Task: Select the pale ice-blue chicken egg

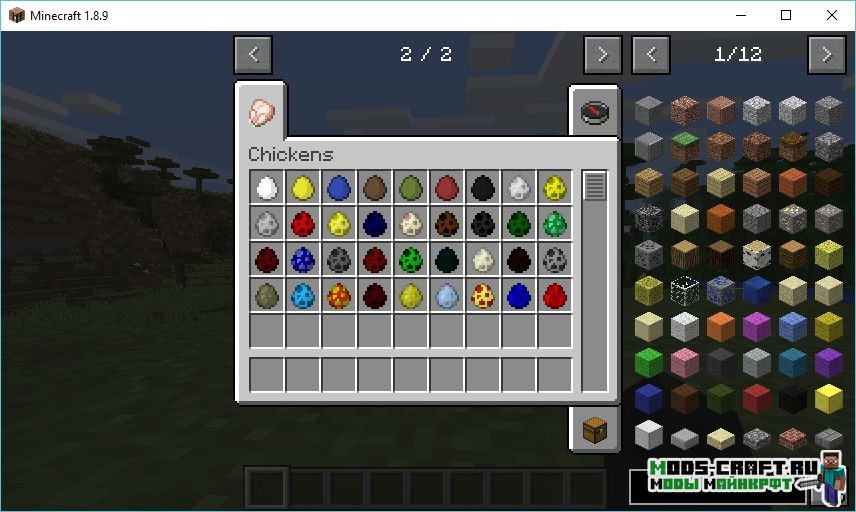Action: click(x=447, y=295)
